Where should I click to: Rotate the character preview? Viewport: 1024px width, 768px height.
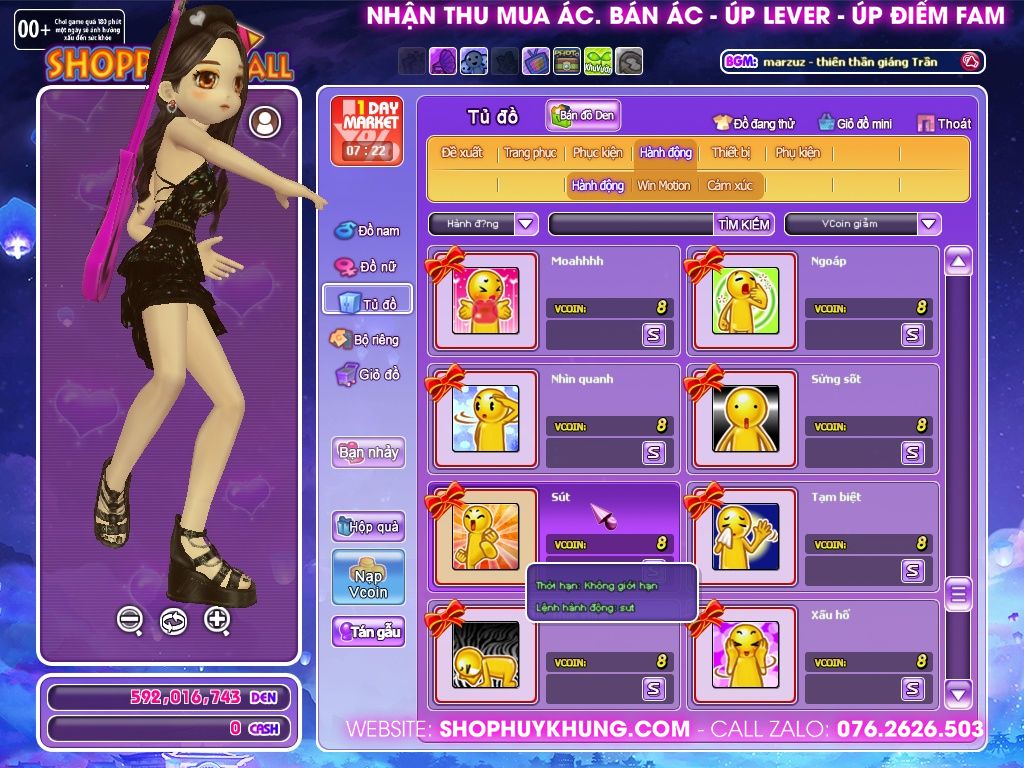[173, 621]
